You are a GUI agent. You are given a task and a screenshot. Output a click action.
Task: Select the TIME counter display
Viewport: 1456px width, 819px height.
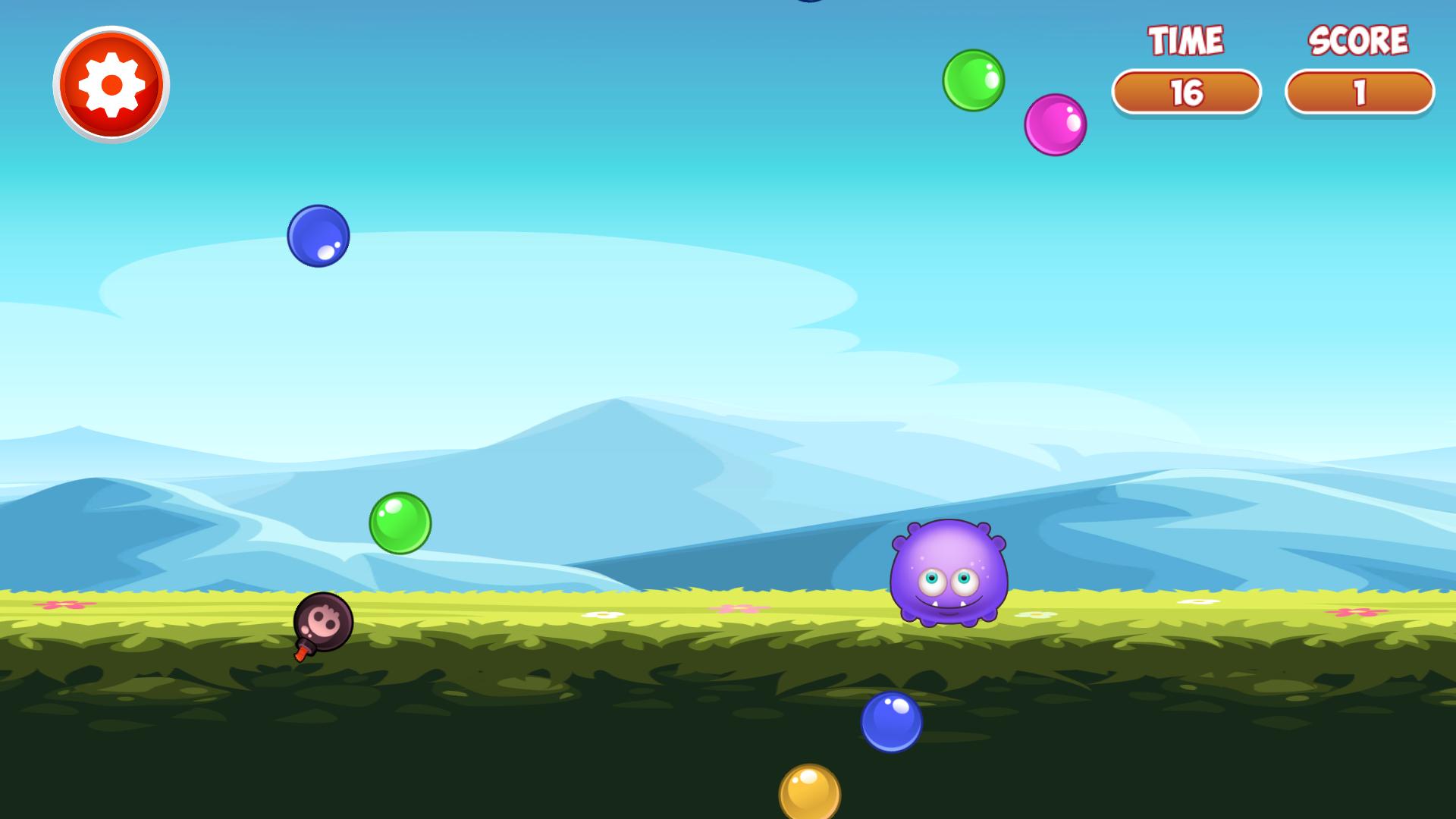click(x=1186, y=89)
